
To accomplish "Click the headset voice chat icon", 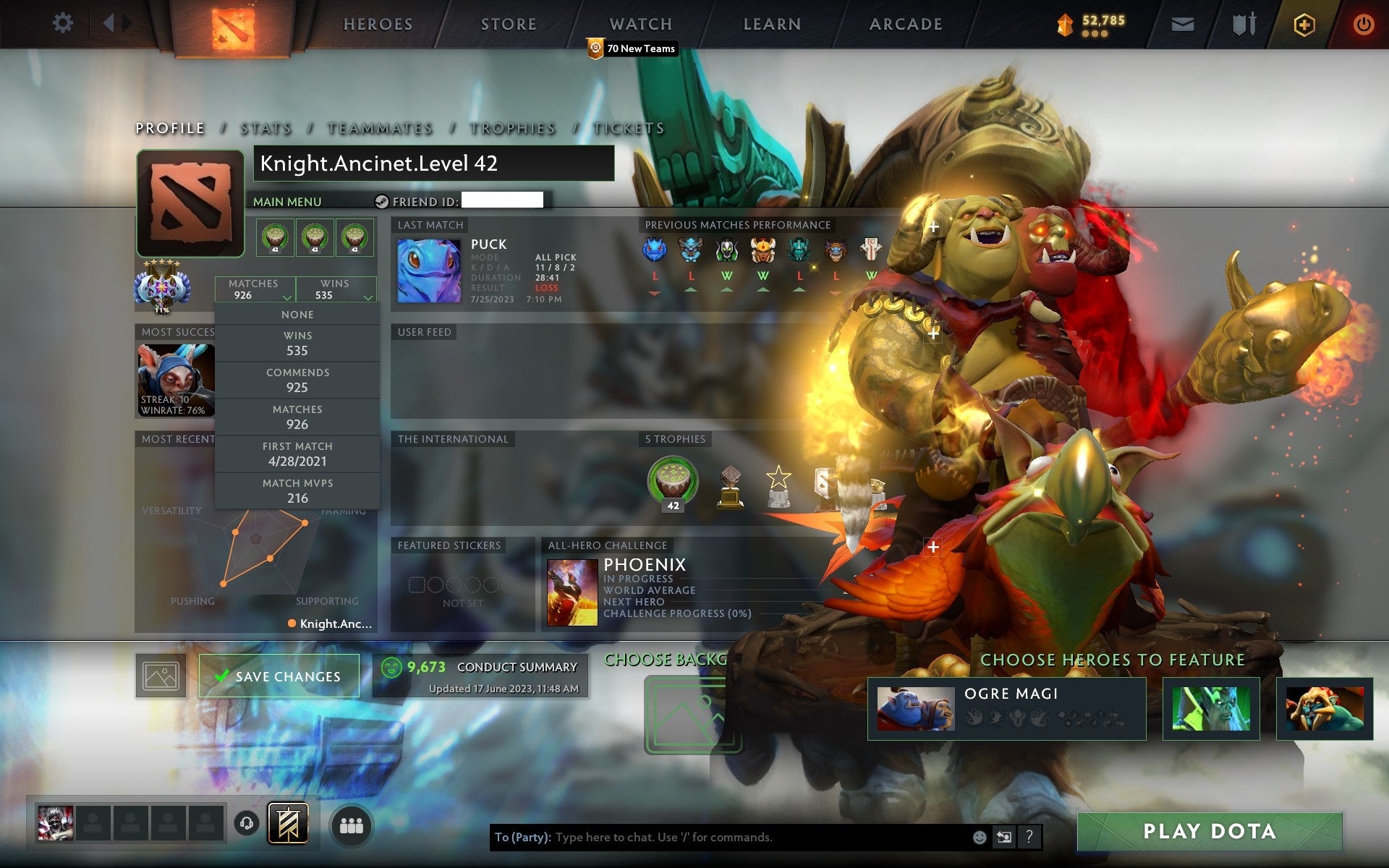I will [246, 822].
